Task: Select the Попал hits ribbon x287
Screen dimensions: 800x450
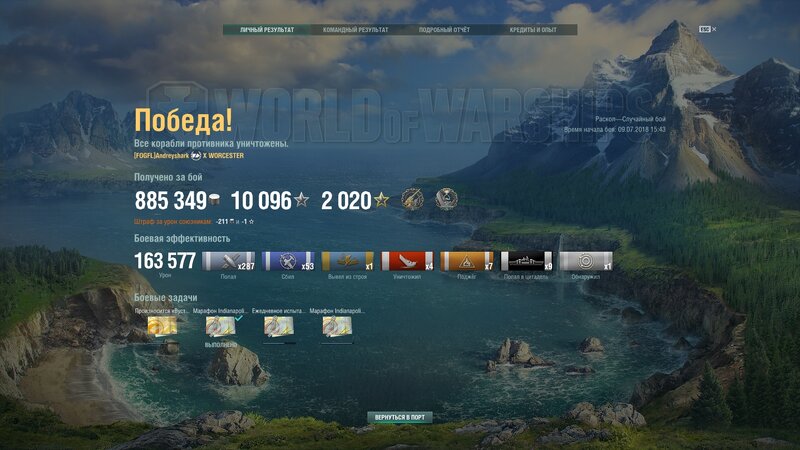Action: pos(229,262)
